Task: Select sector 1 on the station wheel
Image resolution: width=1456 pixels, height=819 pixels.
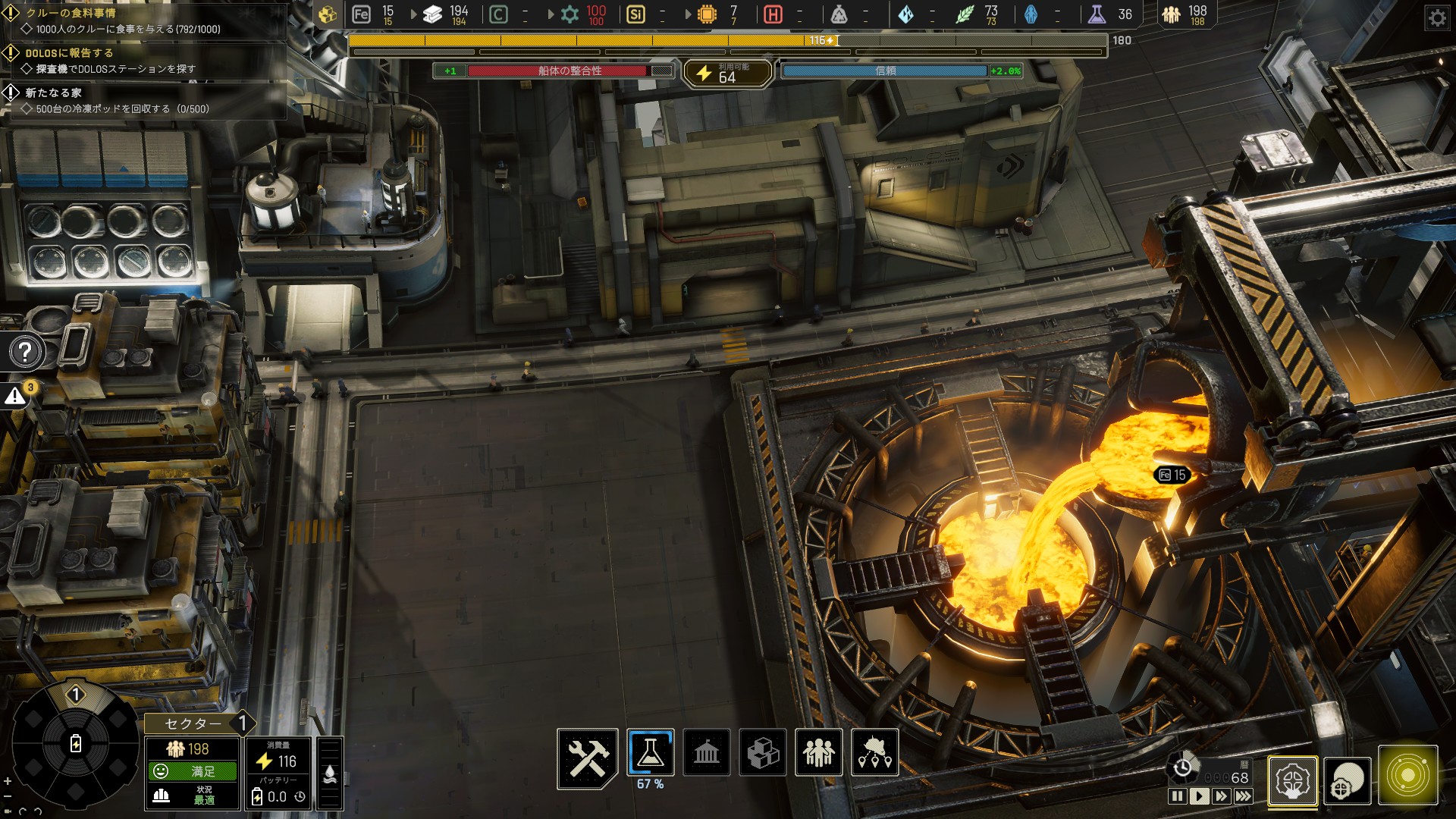Action: click(x=75, y=695)
